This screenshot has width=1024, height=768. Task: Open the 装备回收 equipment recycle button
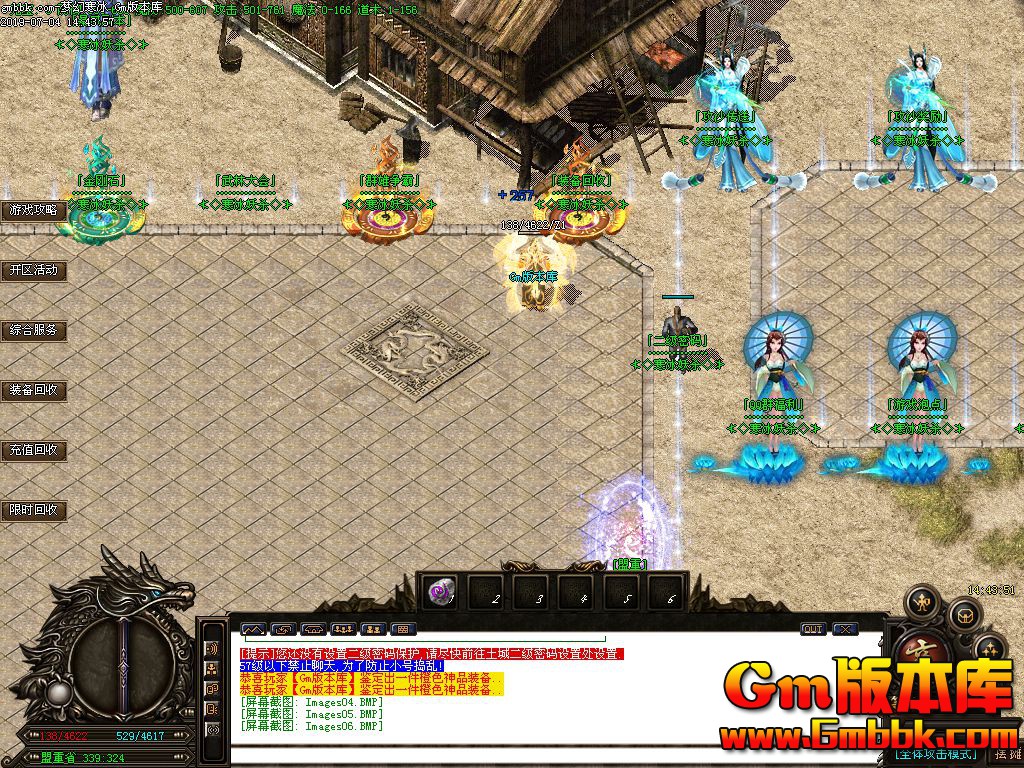(34, 390)
